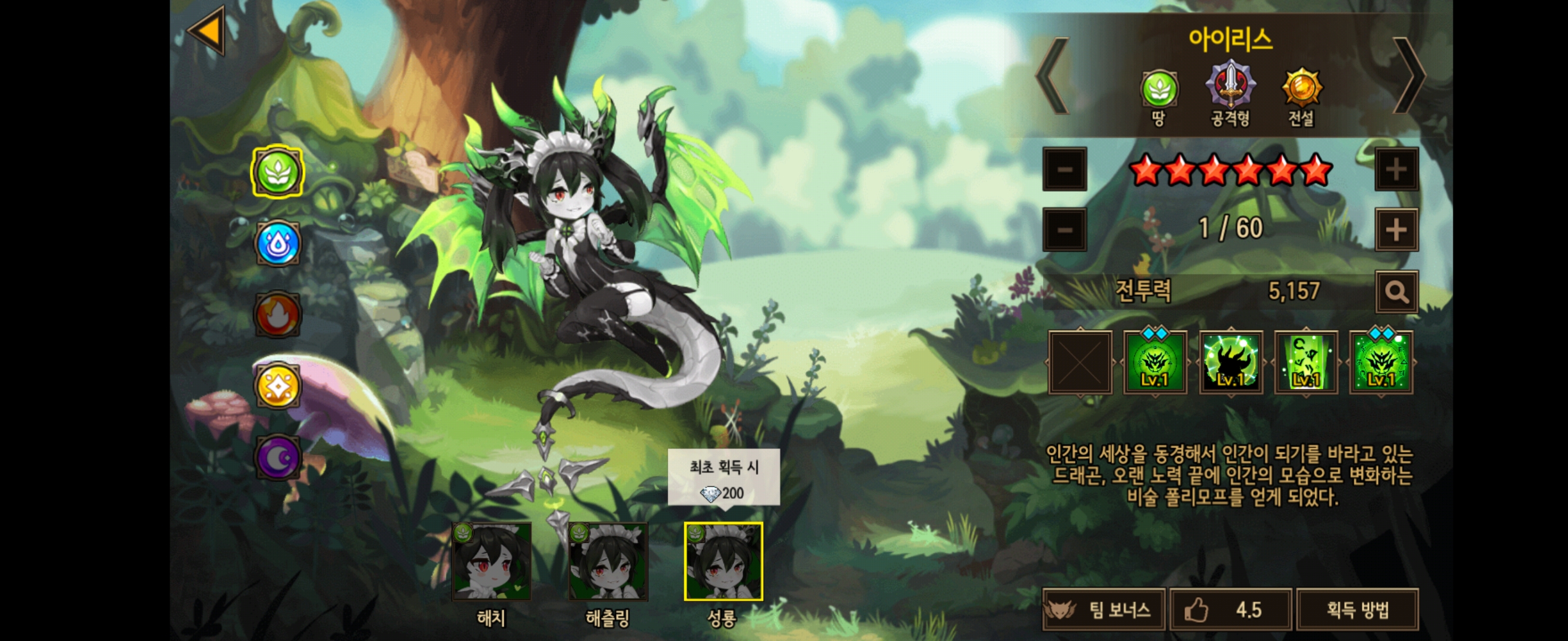Open the 팀 보너스 team bonus
Screen dimensions: 1568x641
pos(1104,610)
